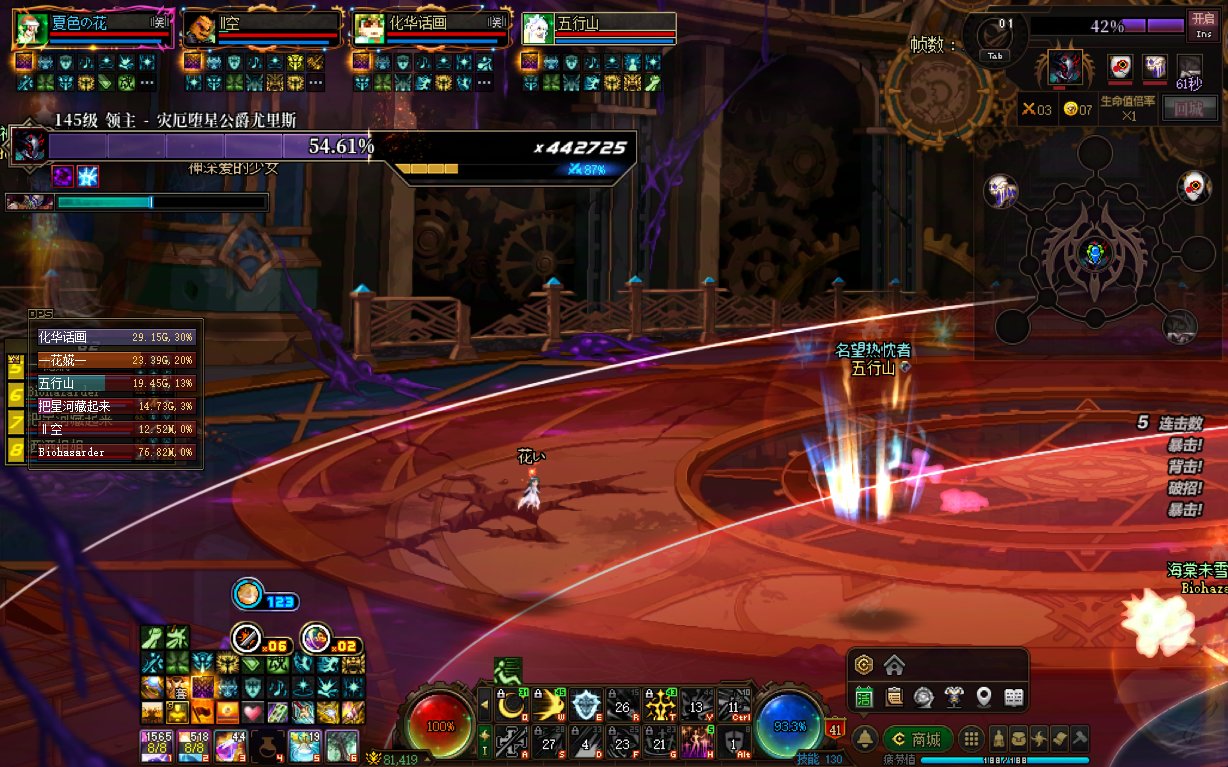Click the 回城 return-to-town button
1228x767 pixels.
1189,109
